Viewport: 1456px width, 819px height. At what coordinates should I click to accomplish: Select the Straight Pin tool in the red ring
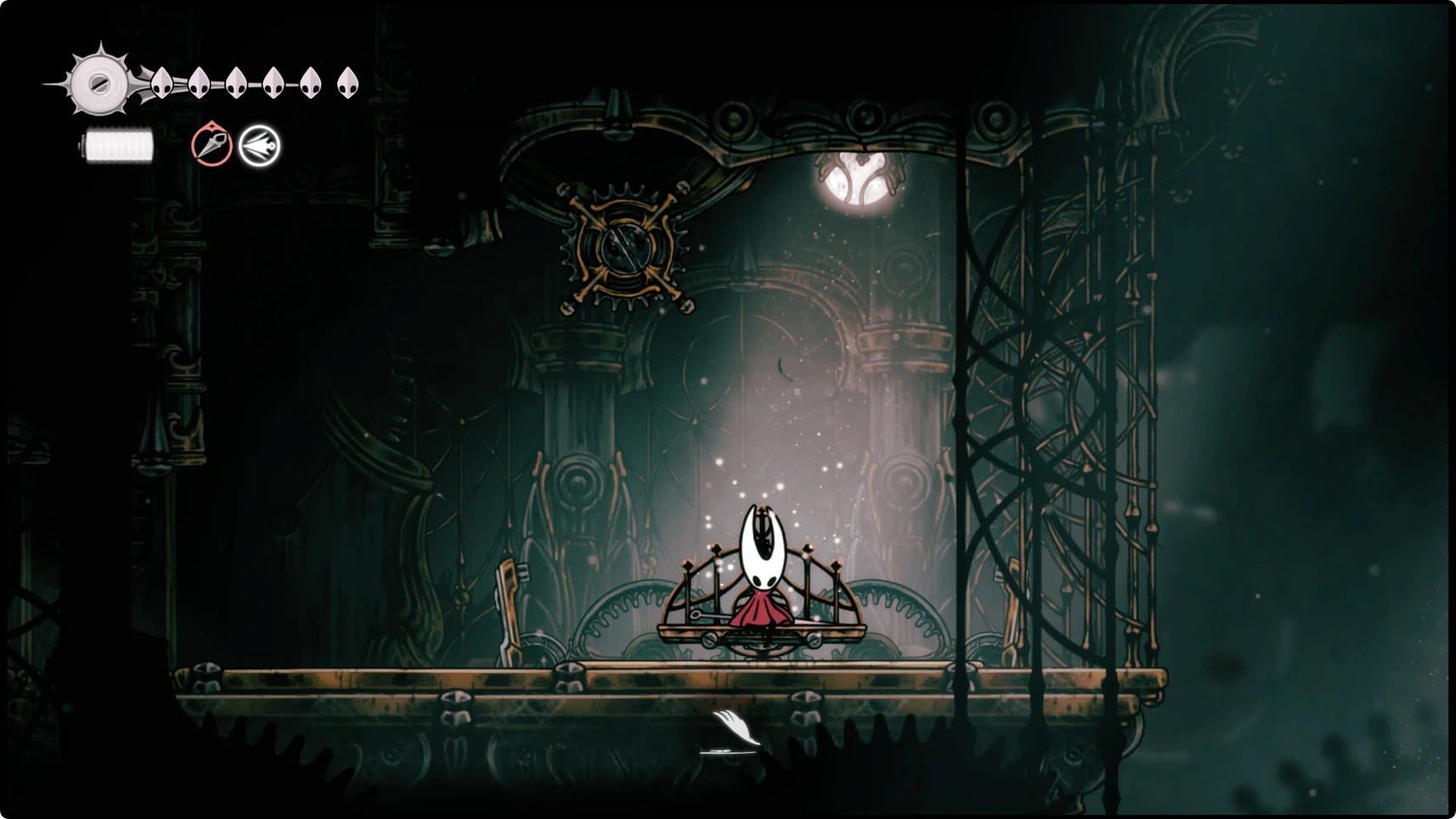212,145
